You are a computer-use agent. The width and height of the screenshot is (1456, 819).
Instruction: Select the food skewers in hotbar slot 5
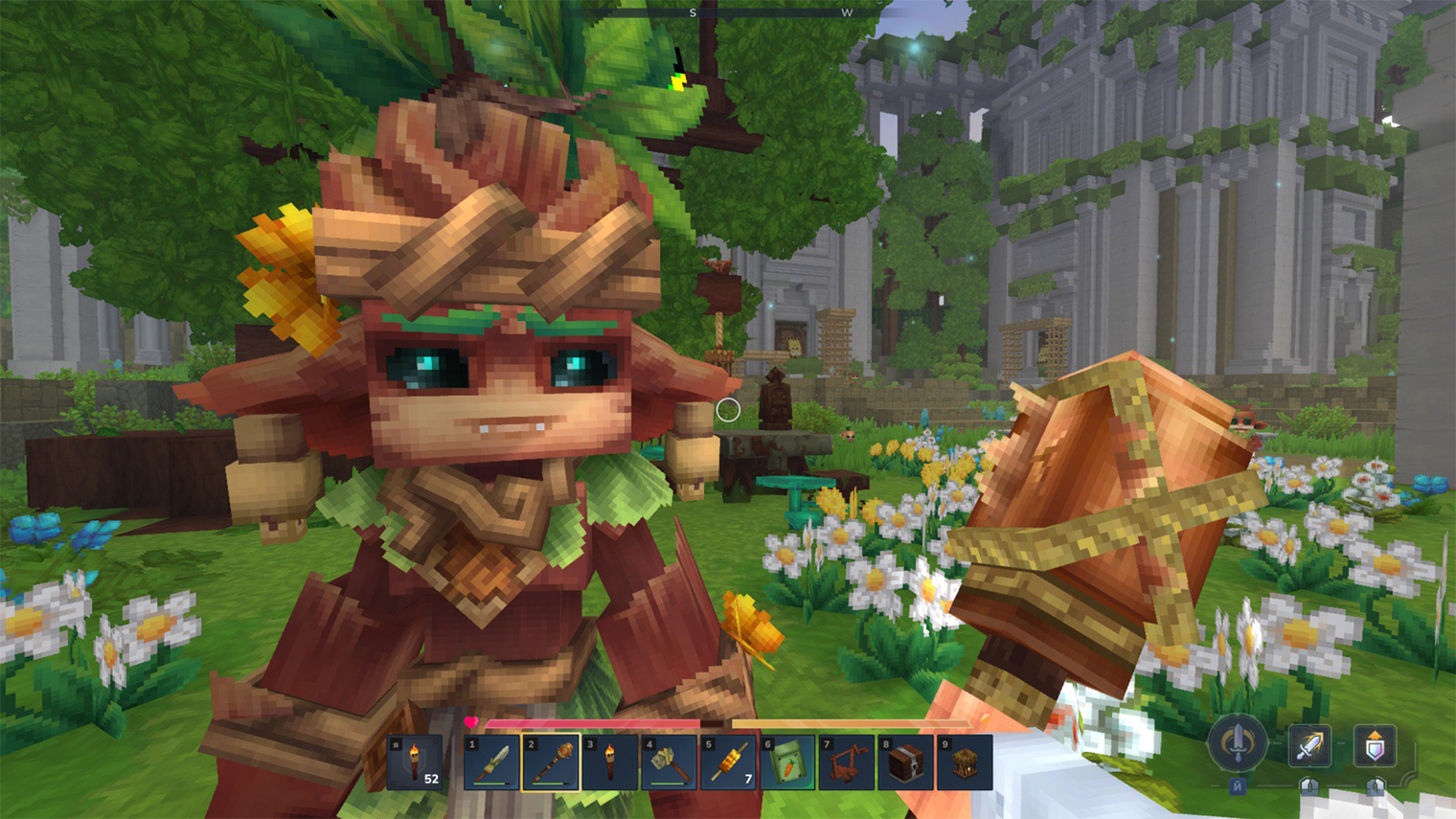[x=729, y=762]
